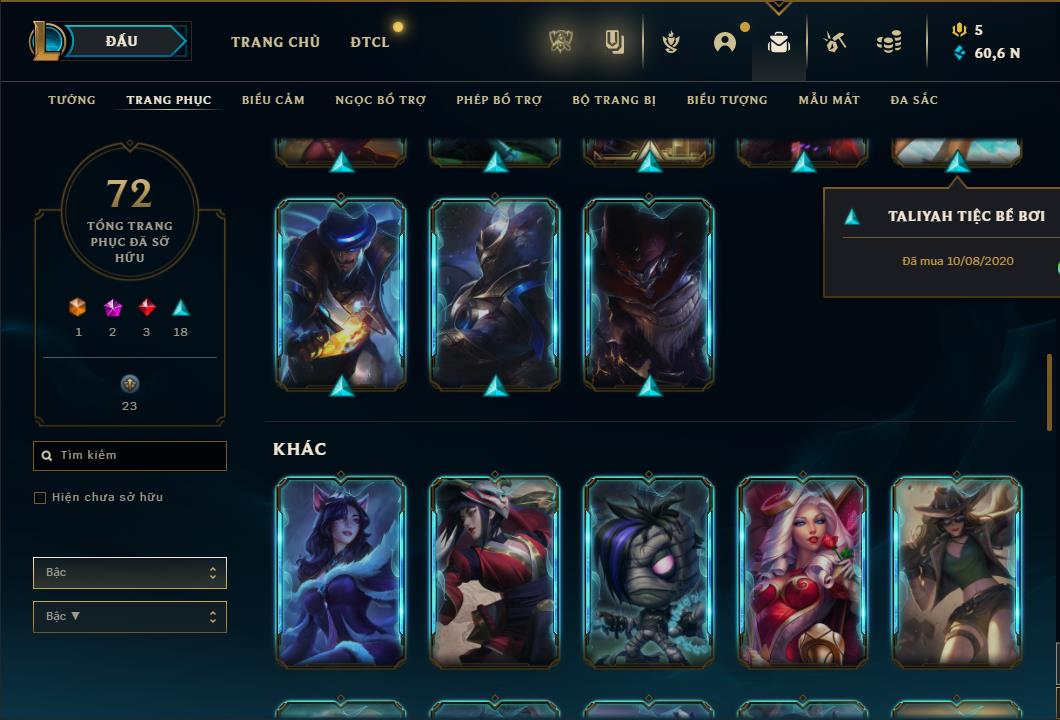Go to TRANG CHỦ home page

click(x=275, y=42)
